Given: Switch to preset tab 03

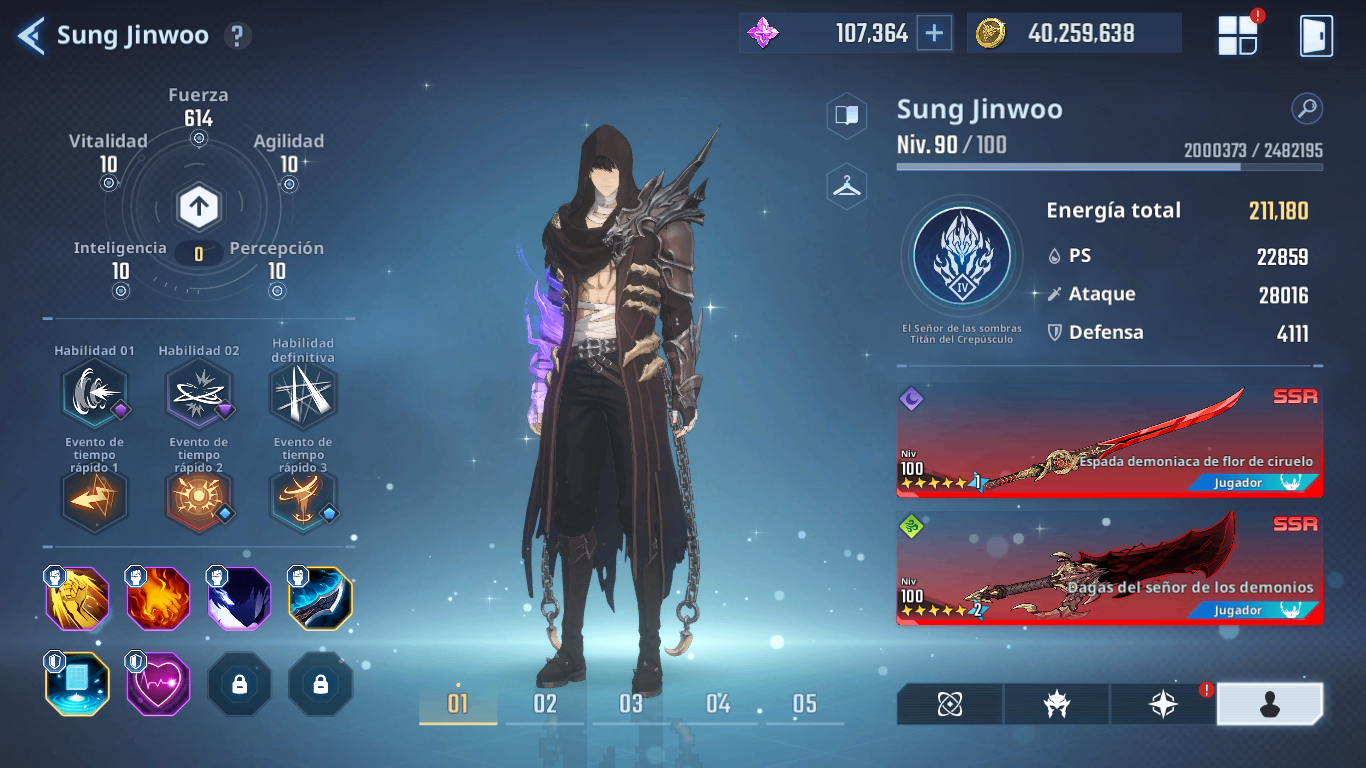Looking at the screenshot, I should click(x=631, y=704).
